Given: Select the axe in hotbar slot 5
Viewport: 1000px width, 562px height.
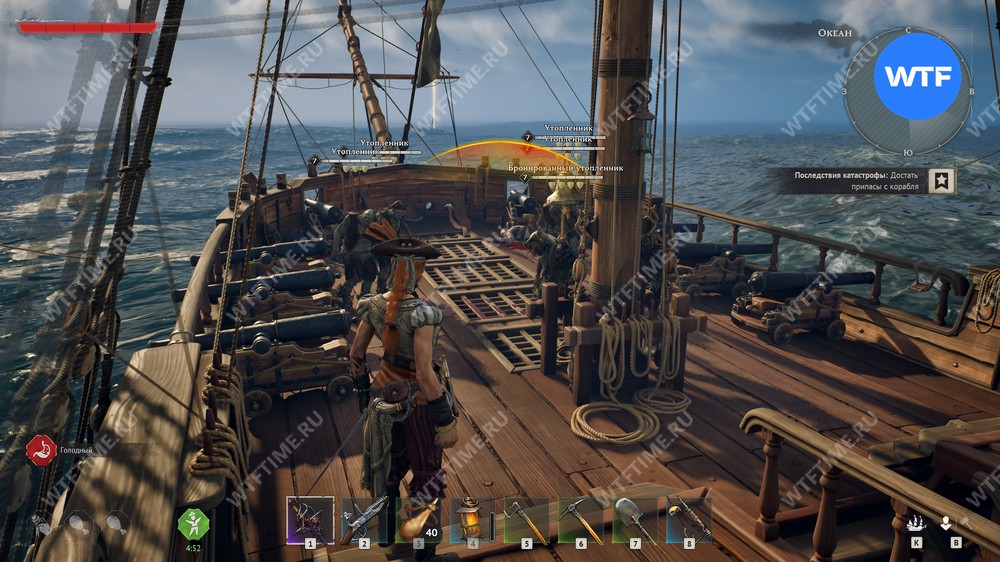Looking at the screenshot, I should [526, 520].
